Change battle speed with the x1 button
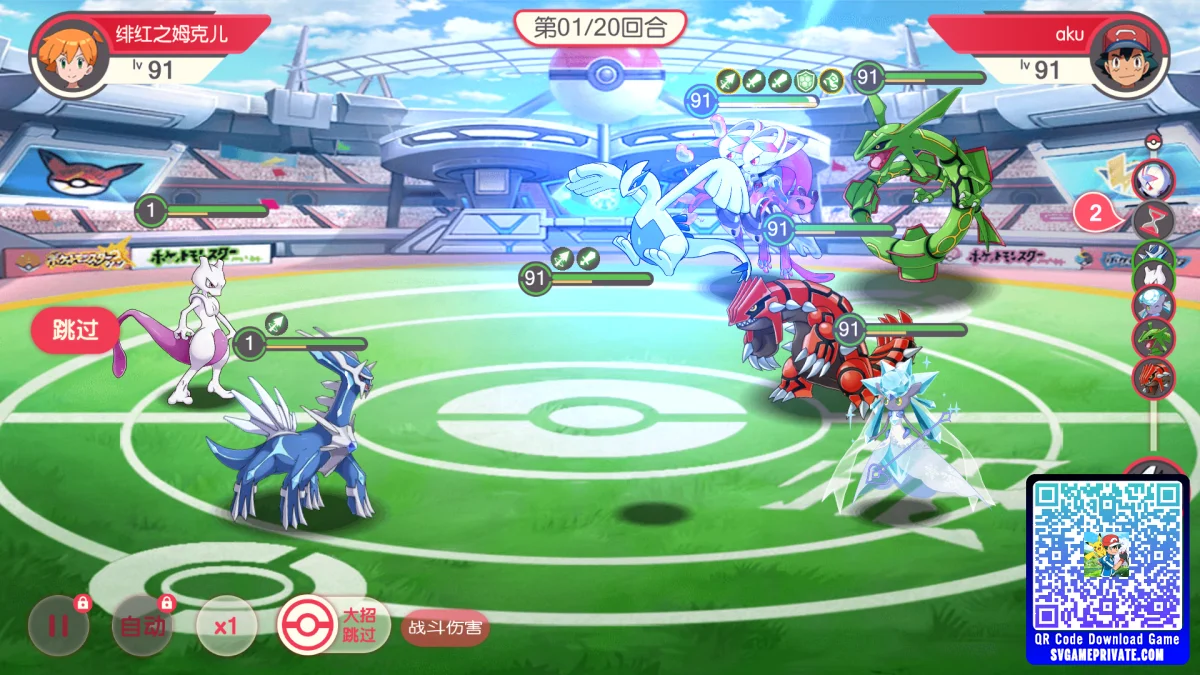1200x675 pixels. 226,626
